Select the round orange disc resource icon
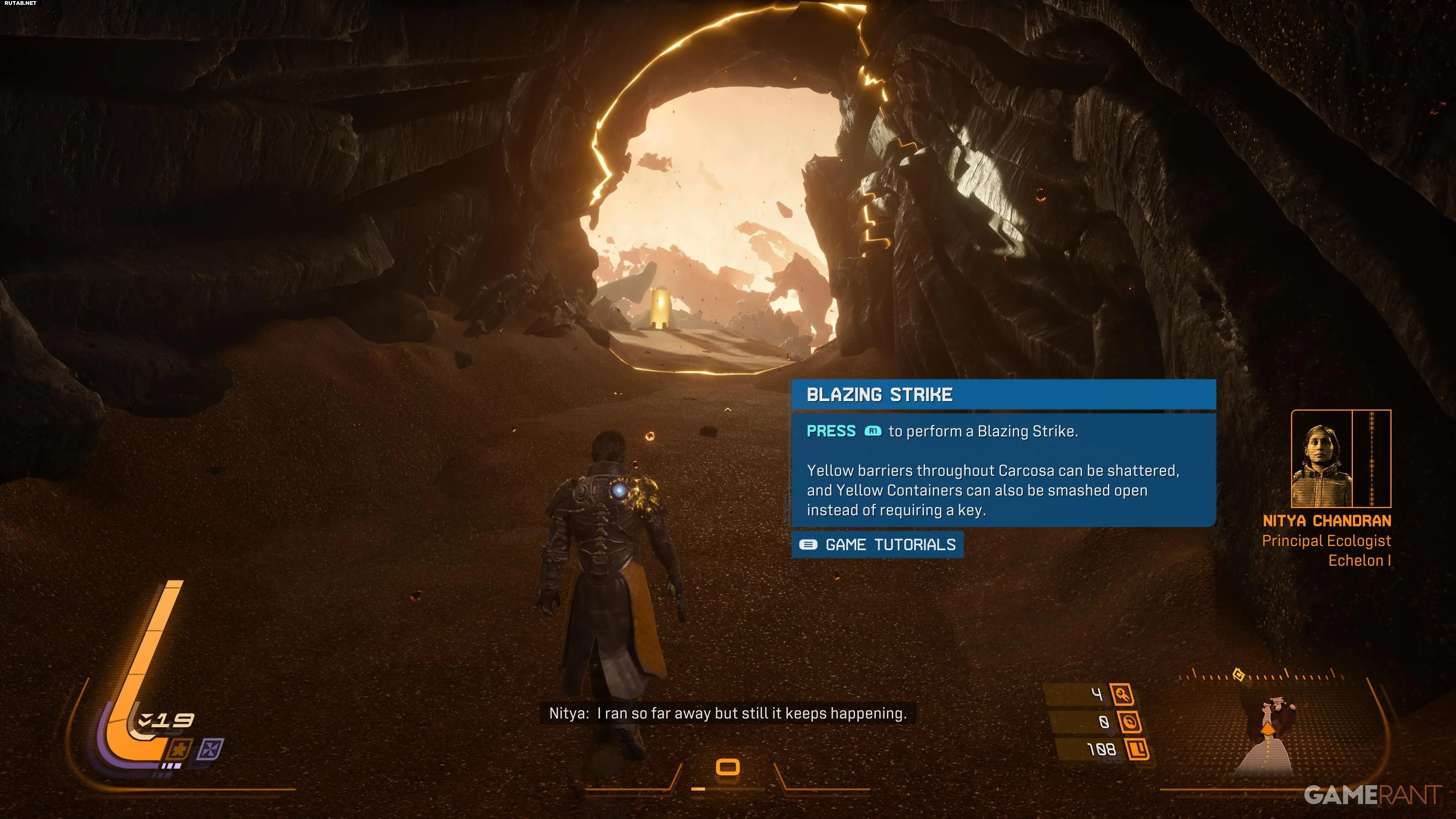The width and height of the screenshot is (1456, 819). (x=1129, y=722)
